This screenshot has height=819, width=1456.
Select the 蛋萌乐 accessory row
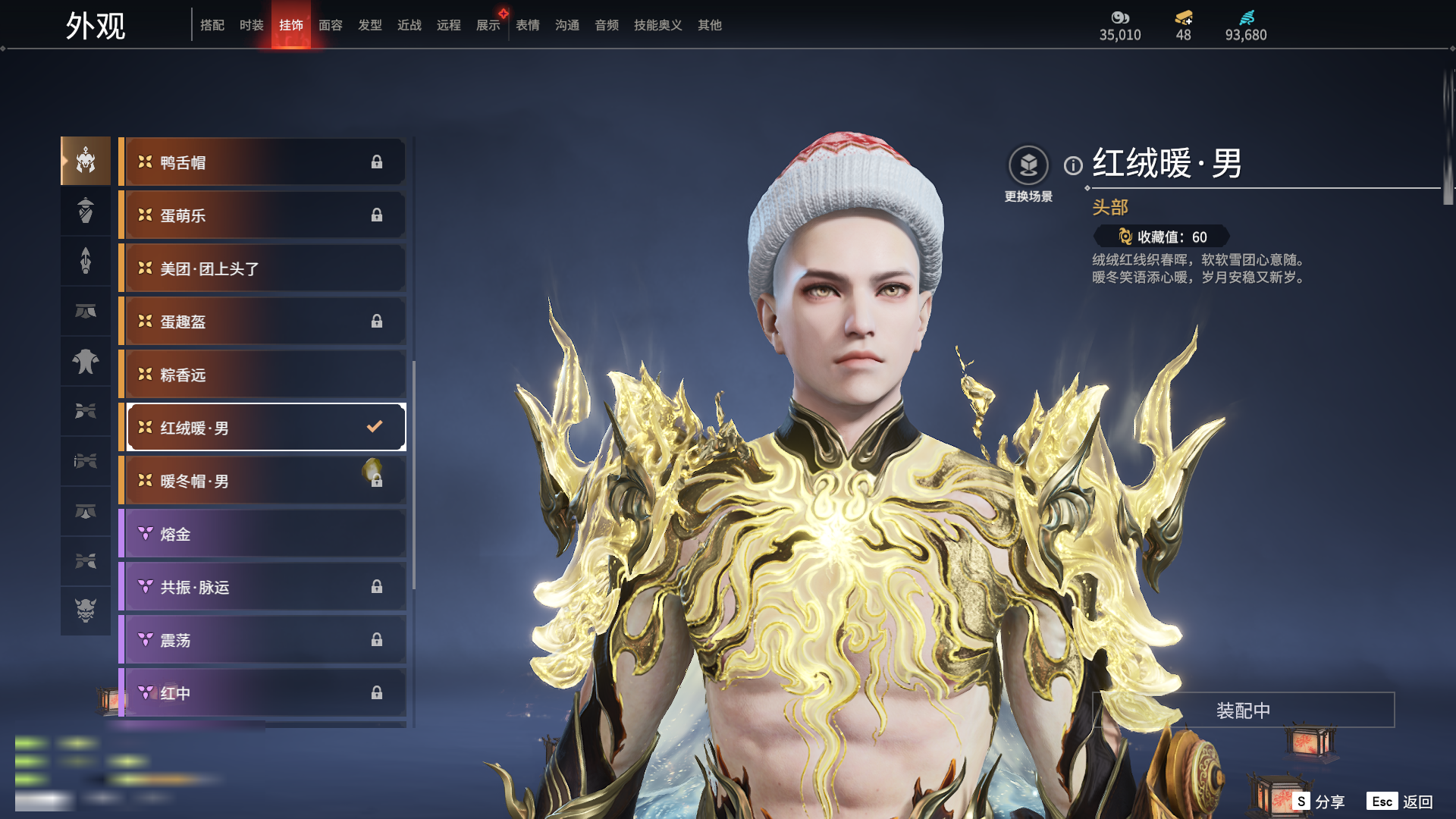(x=263, y=215)
